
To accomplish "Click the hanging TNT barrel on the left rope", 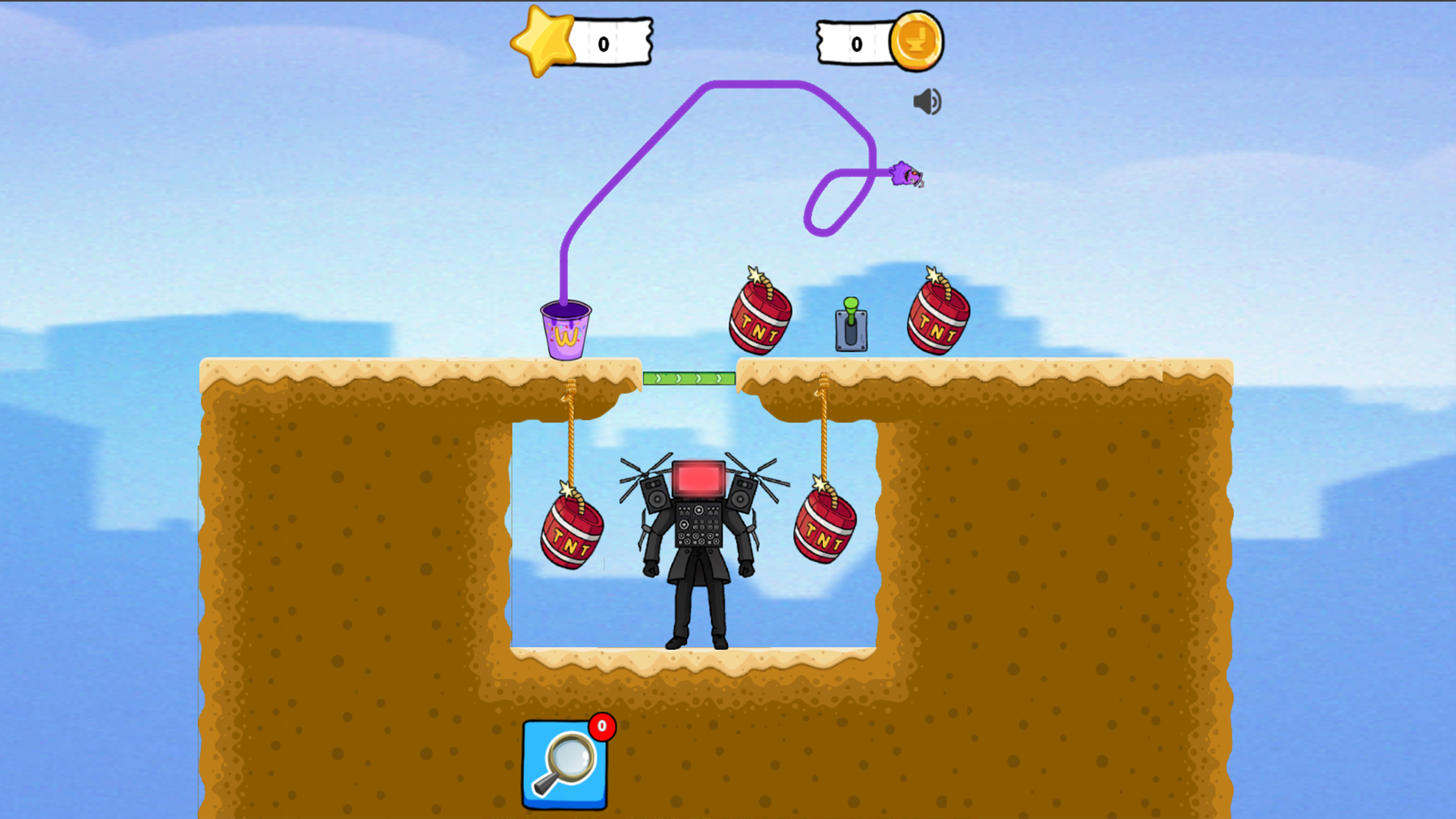I will [x=570, y=531].
